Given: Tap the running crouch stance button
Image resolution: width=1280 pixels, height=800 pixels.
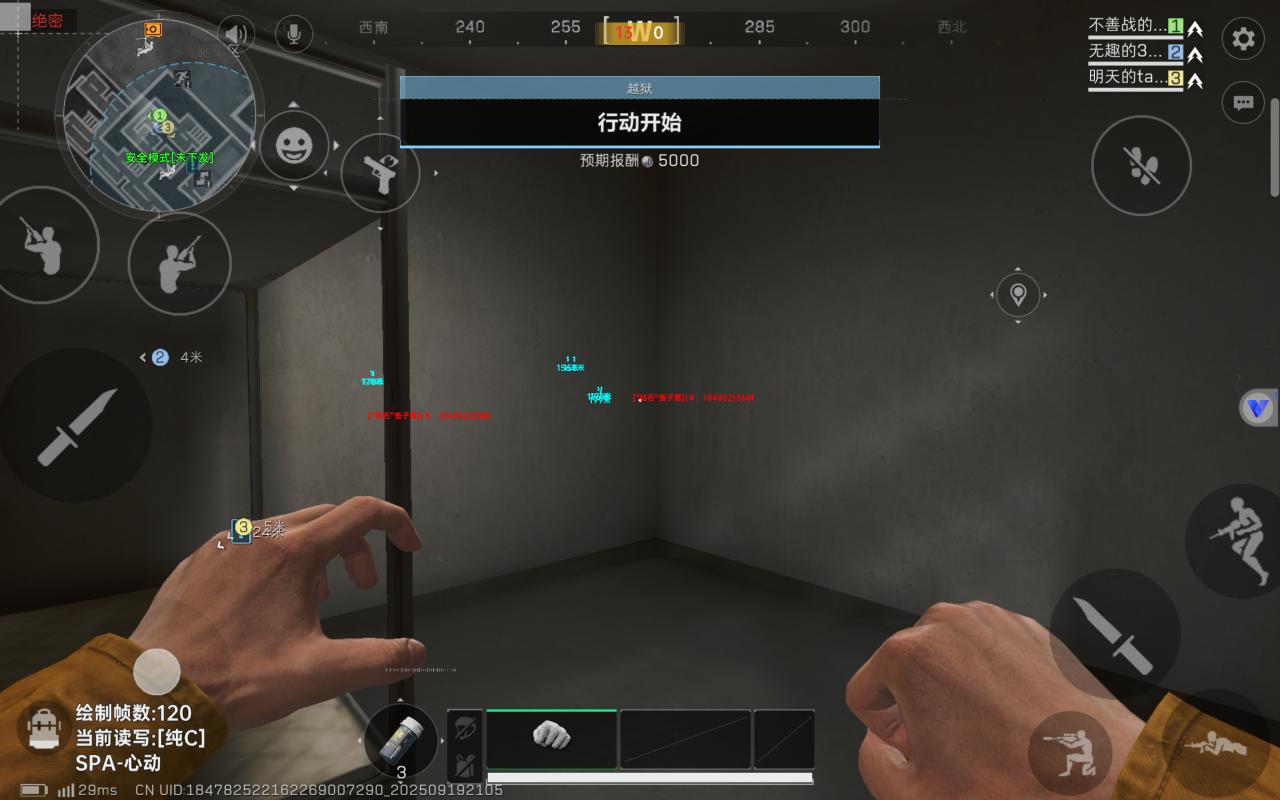Looking at the screenshot, I should point(1236,539).
